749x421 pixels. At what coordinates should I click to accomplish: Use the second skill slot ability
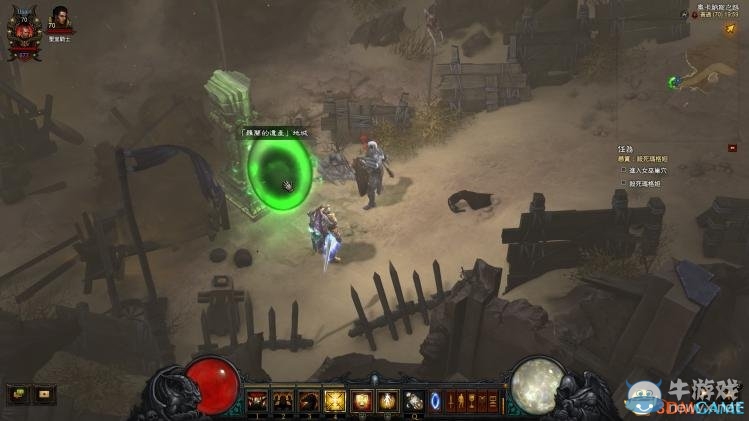[x=283, y=401]
